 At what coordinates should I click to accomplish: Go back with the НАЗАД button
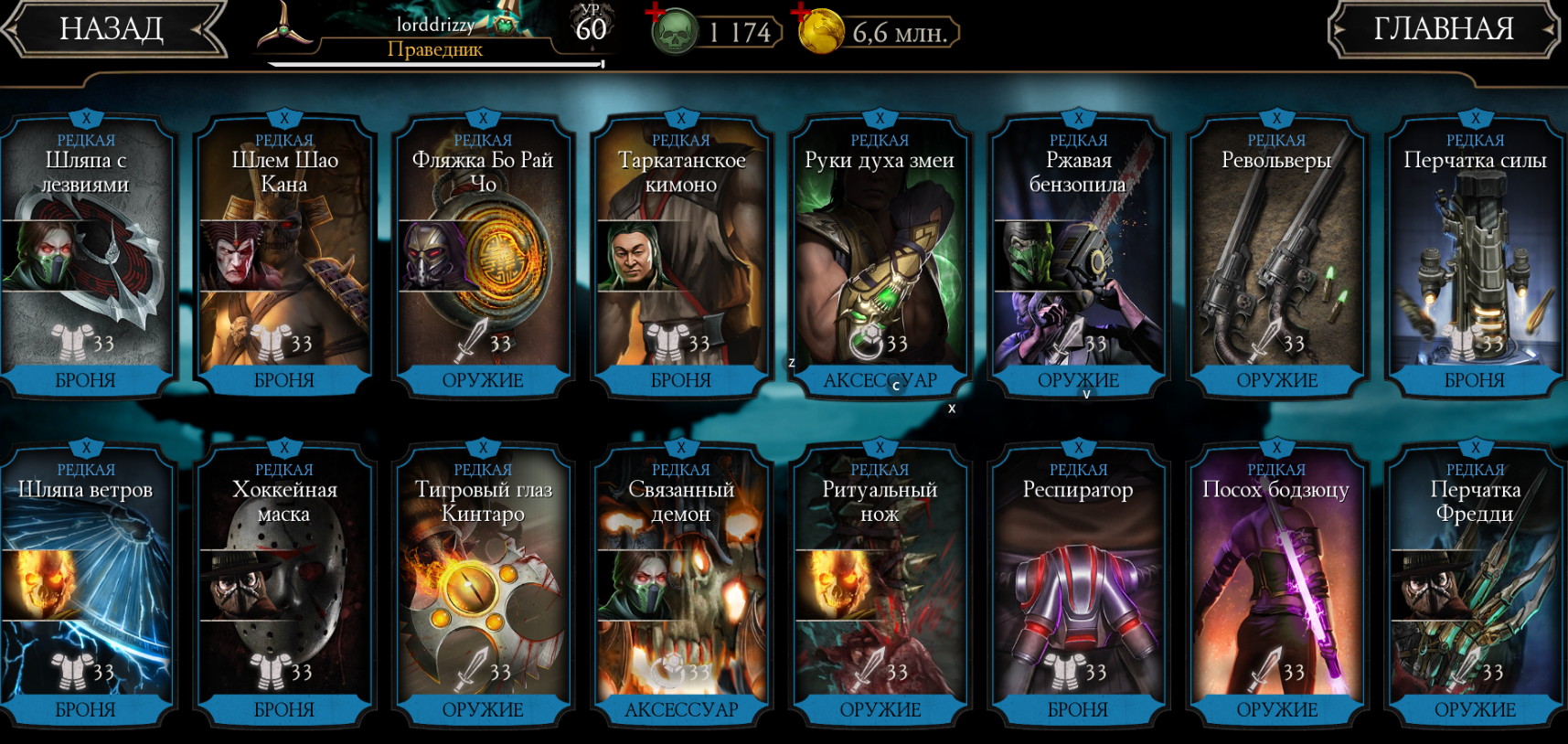tap(112, 29)
